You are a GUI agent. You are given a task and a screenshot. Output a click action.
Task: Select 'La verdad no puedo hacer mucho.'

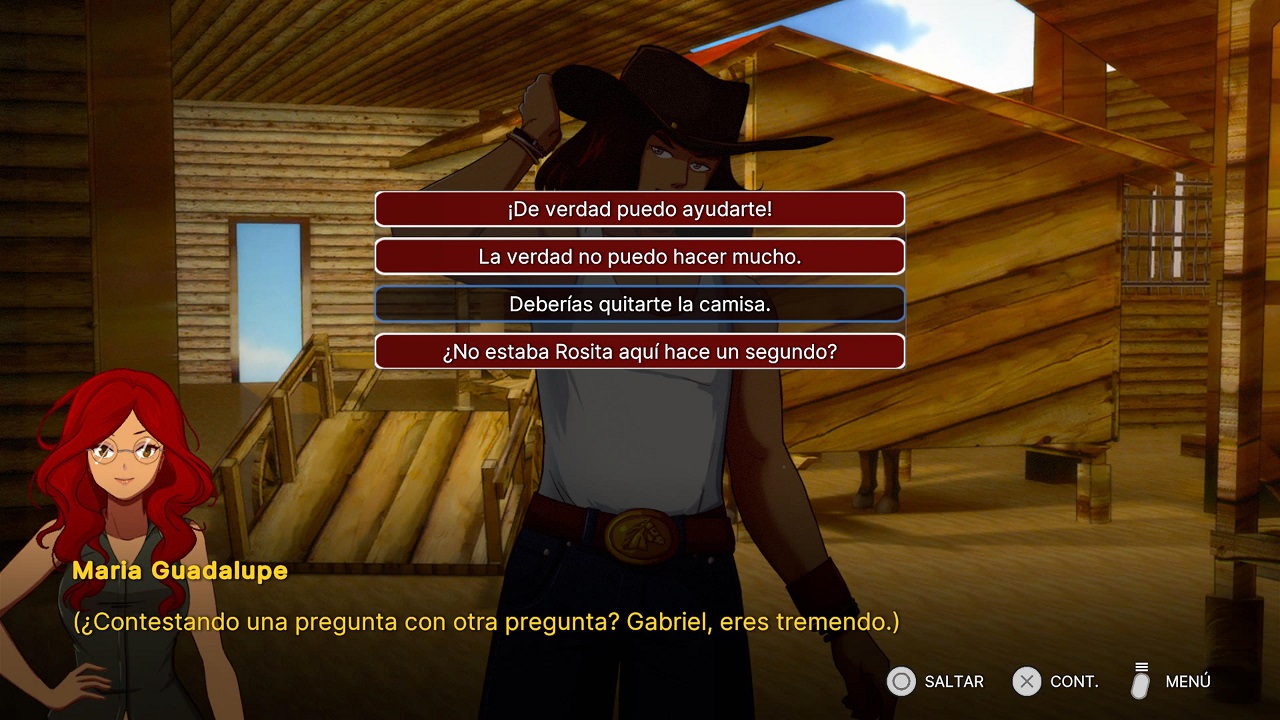[x=640, y=256]
